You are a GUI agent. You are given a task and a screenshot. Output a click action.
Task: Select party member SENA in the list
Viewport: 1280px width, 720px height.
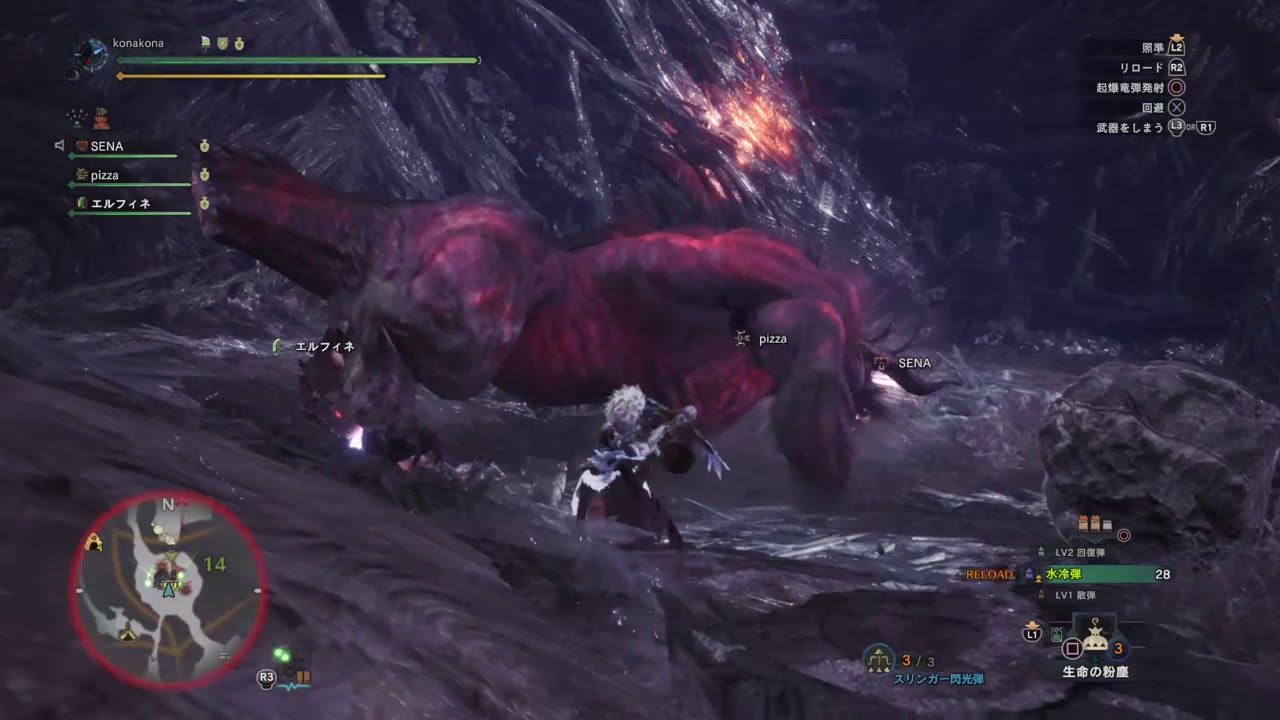point(107,146)
